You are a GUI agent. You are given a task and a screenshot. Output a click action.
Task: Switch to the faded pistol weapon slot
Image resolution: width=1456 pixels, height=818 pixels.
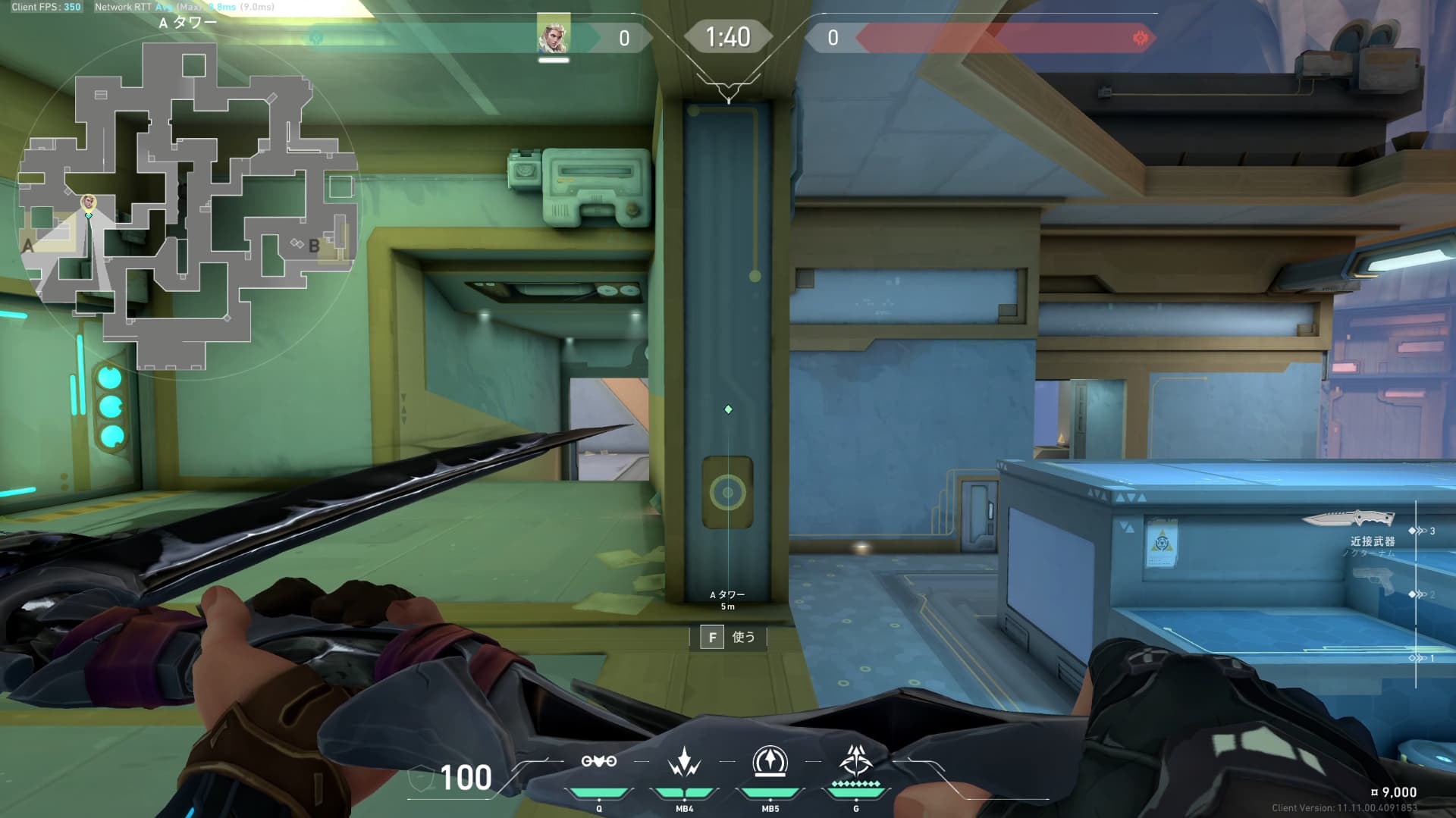pyautogui.click(x=1373, y=581)
